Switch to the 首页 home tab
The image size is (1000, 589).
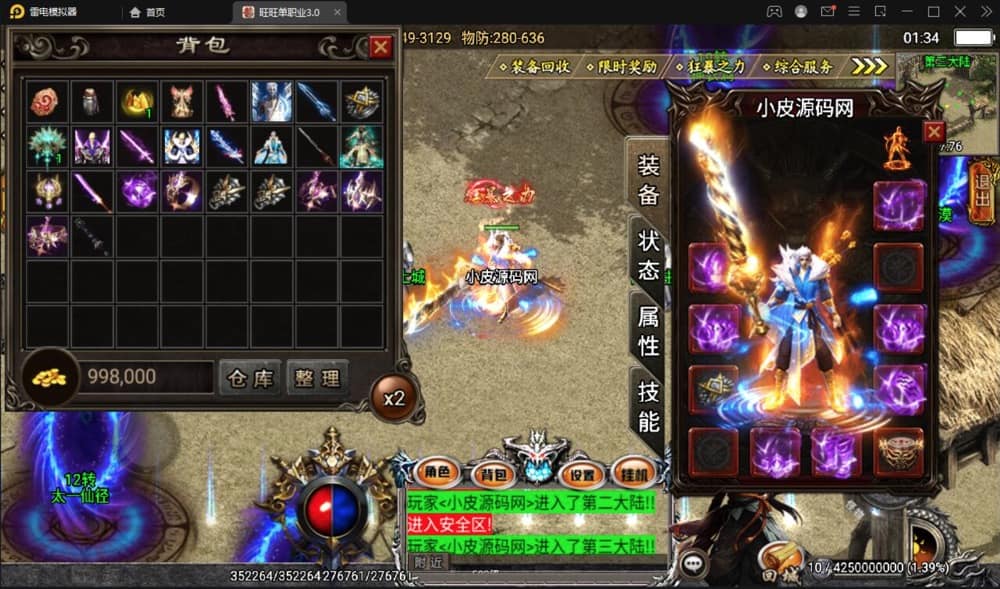(x=147, y=12)
